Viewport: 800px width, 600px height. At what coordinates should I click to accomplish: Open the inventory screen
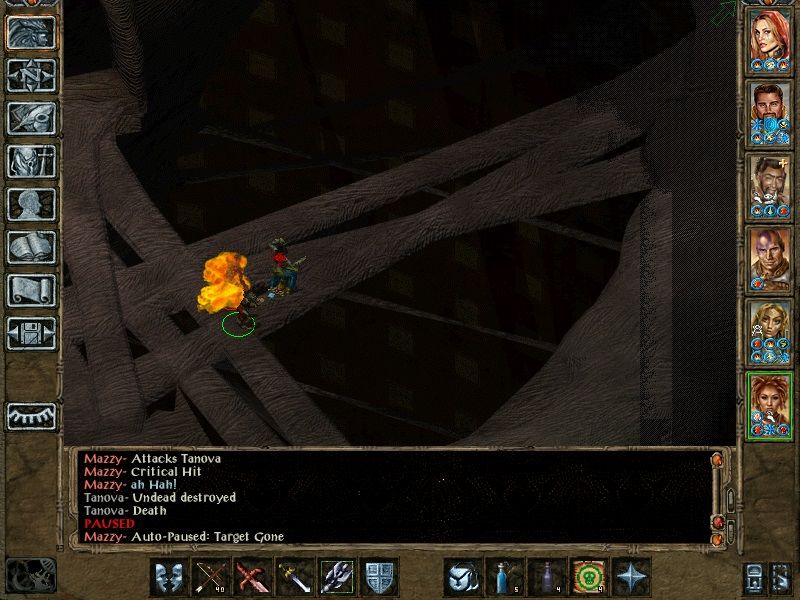[x=31, y=161]
